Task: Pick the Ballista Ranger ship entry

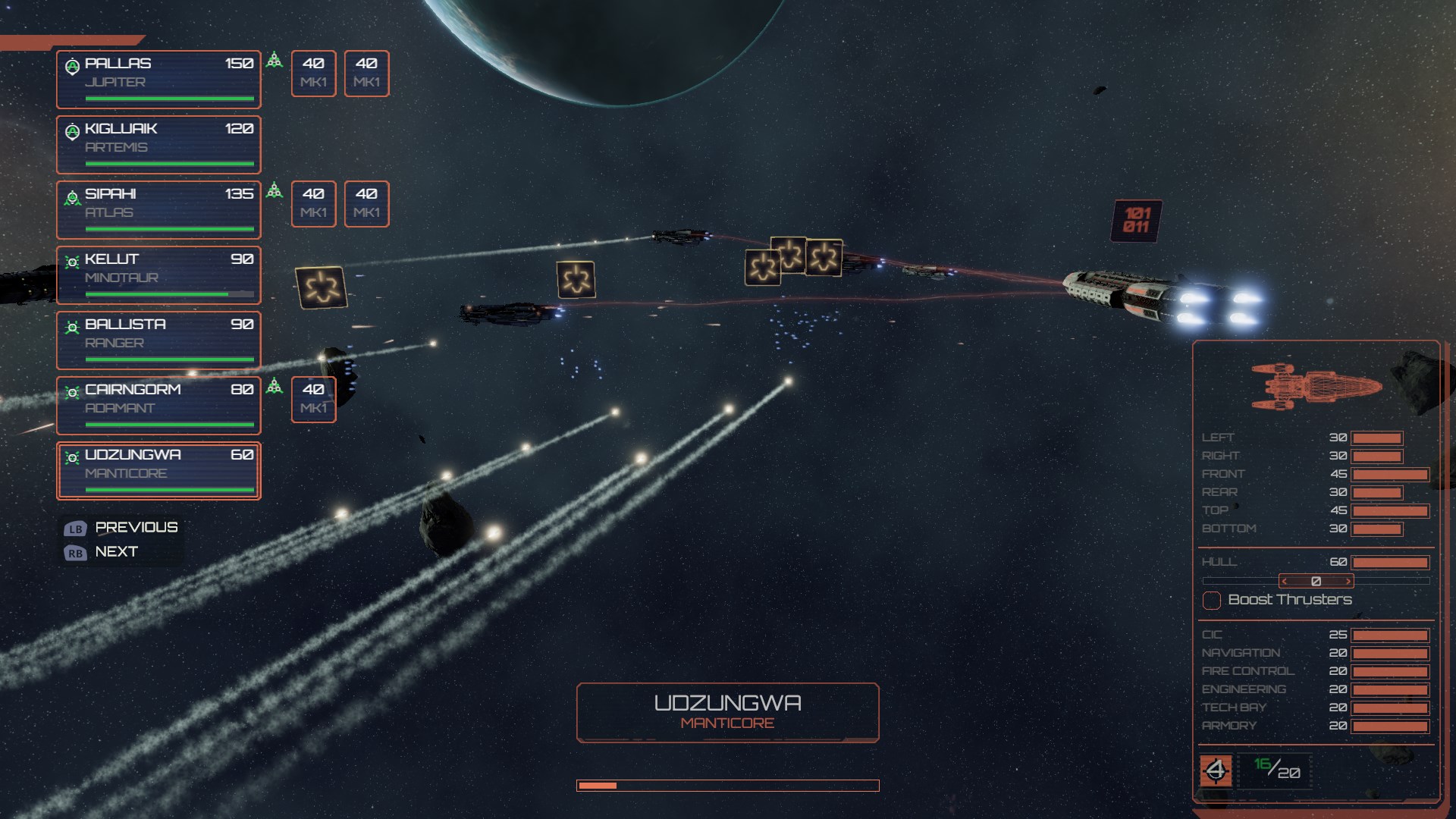Action: tap(158, 340)
